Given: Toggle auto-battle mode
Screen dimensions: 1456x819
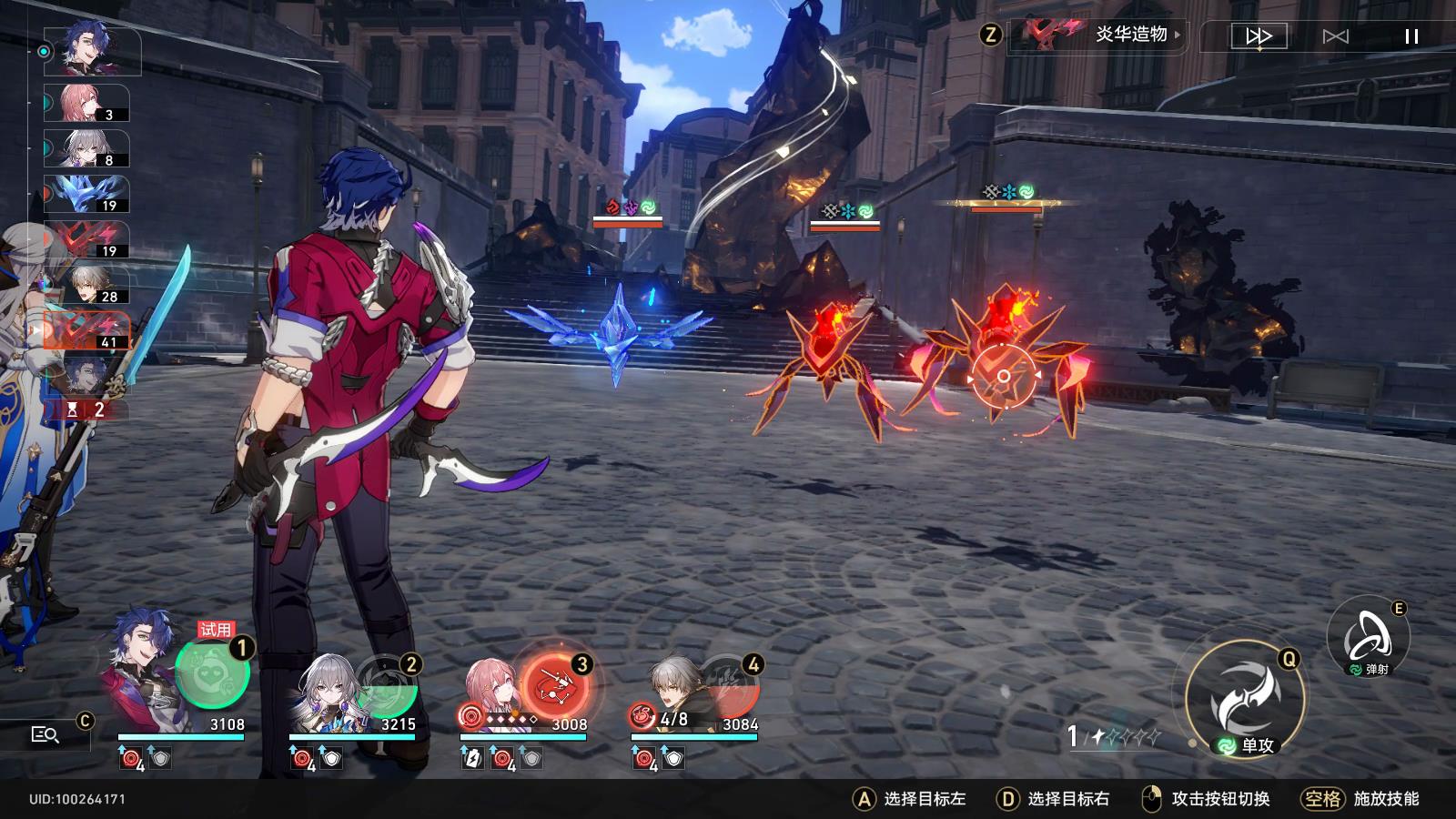Looking at the screenshot, I should [x=1335, y=36].
